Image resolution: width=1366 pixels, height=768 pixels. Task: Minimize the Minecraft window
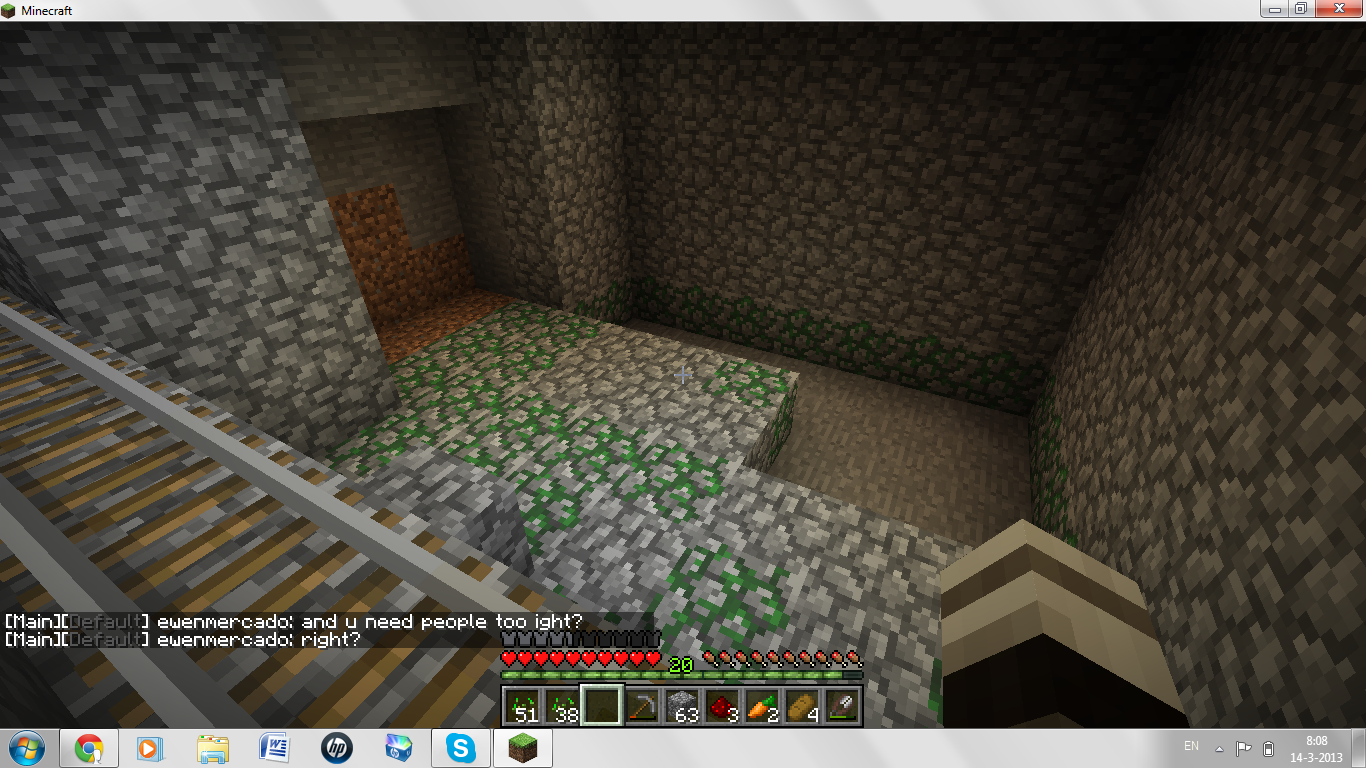[1274, 9]
